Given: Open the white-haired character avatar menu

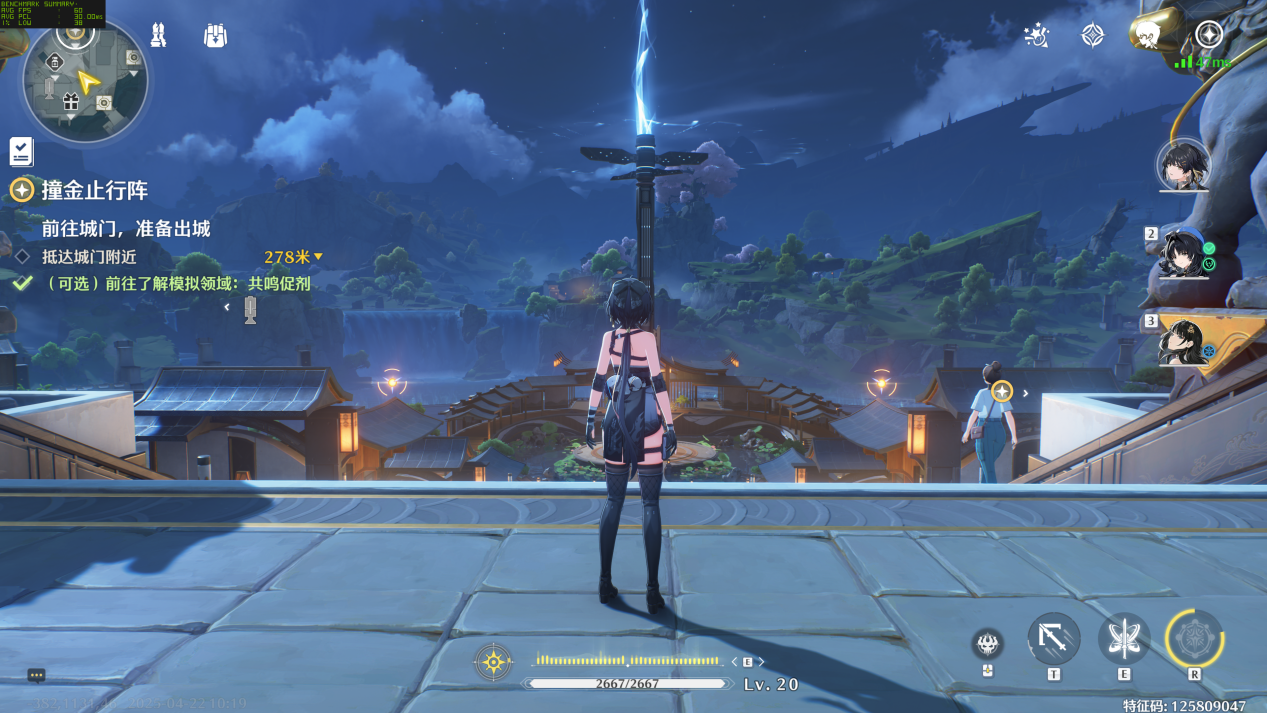Looking at the screenshot, I should [x=1149, y=33].
